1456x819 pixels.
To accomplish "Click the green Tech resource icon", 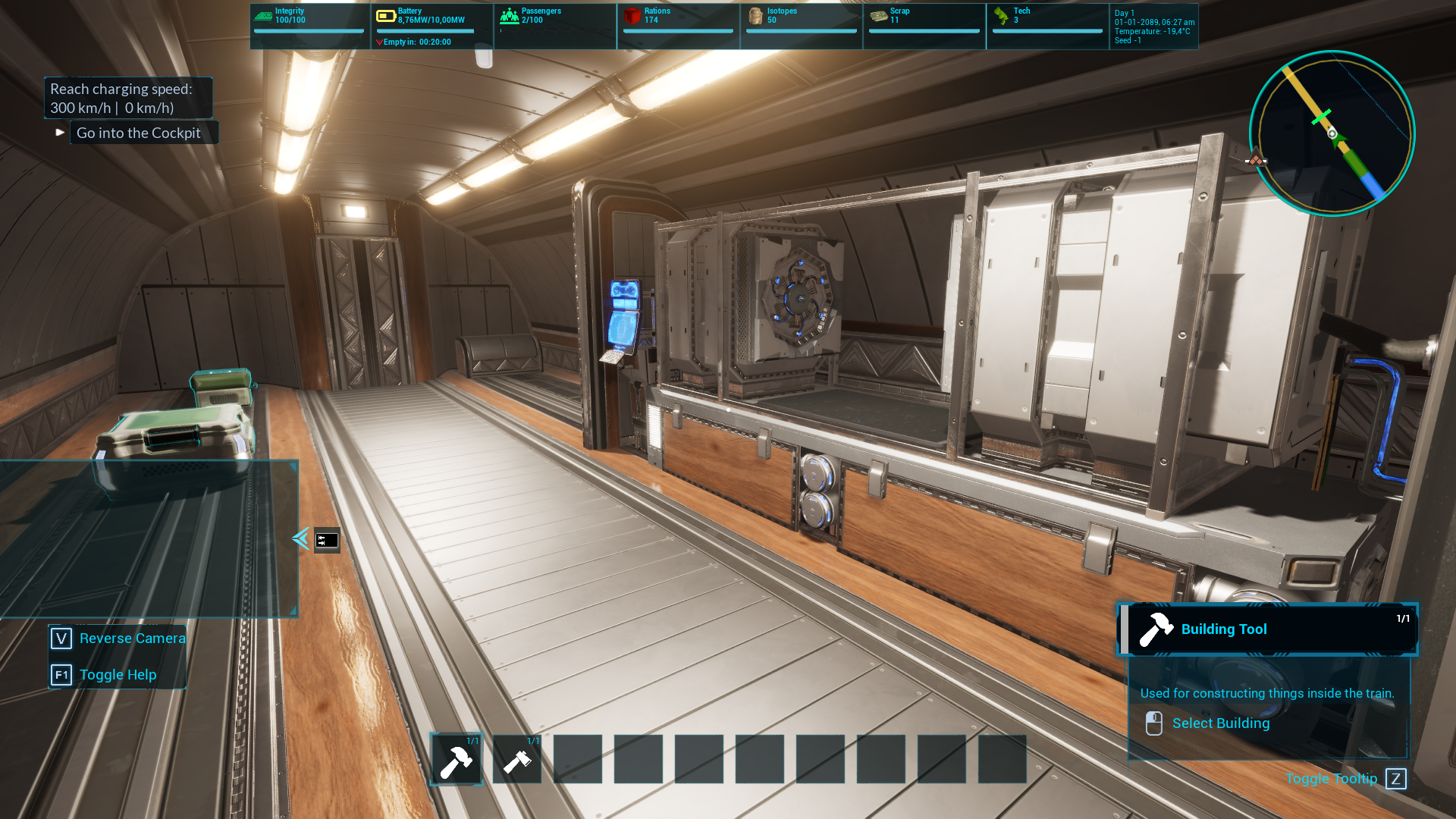I will 1001,16.
